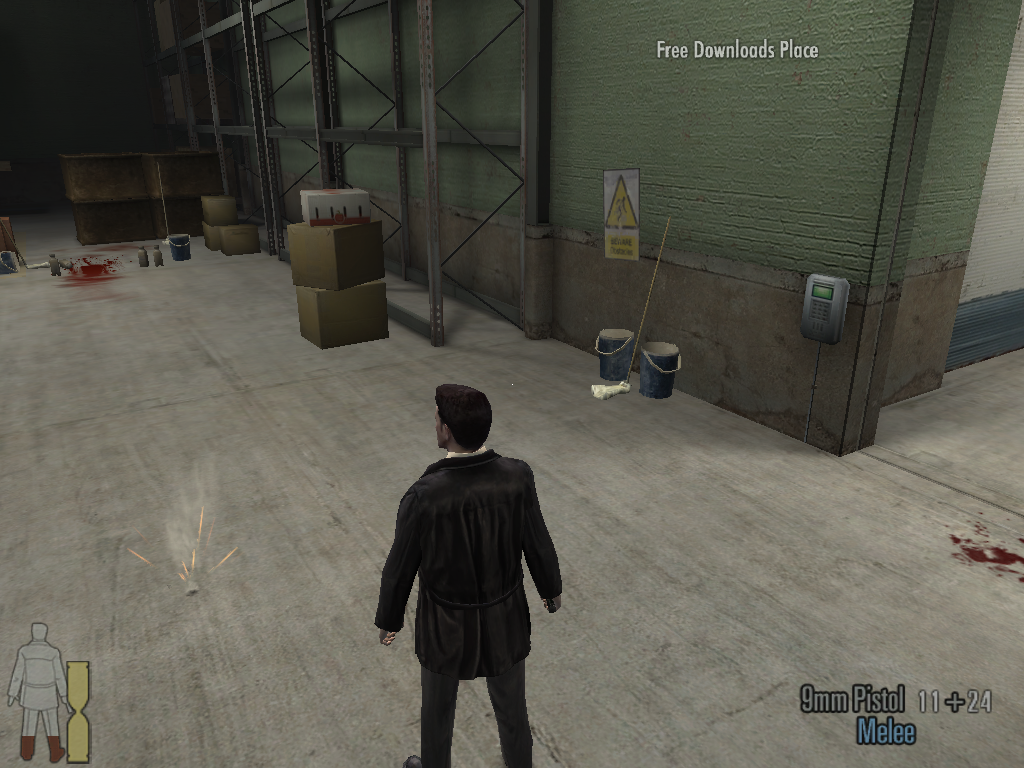Switch to the Melee weapon label

pos(886,732)
